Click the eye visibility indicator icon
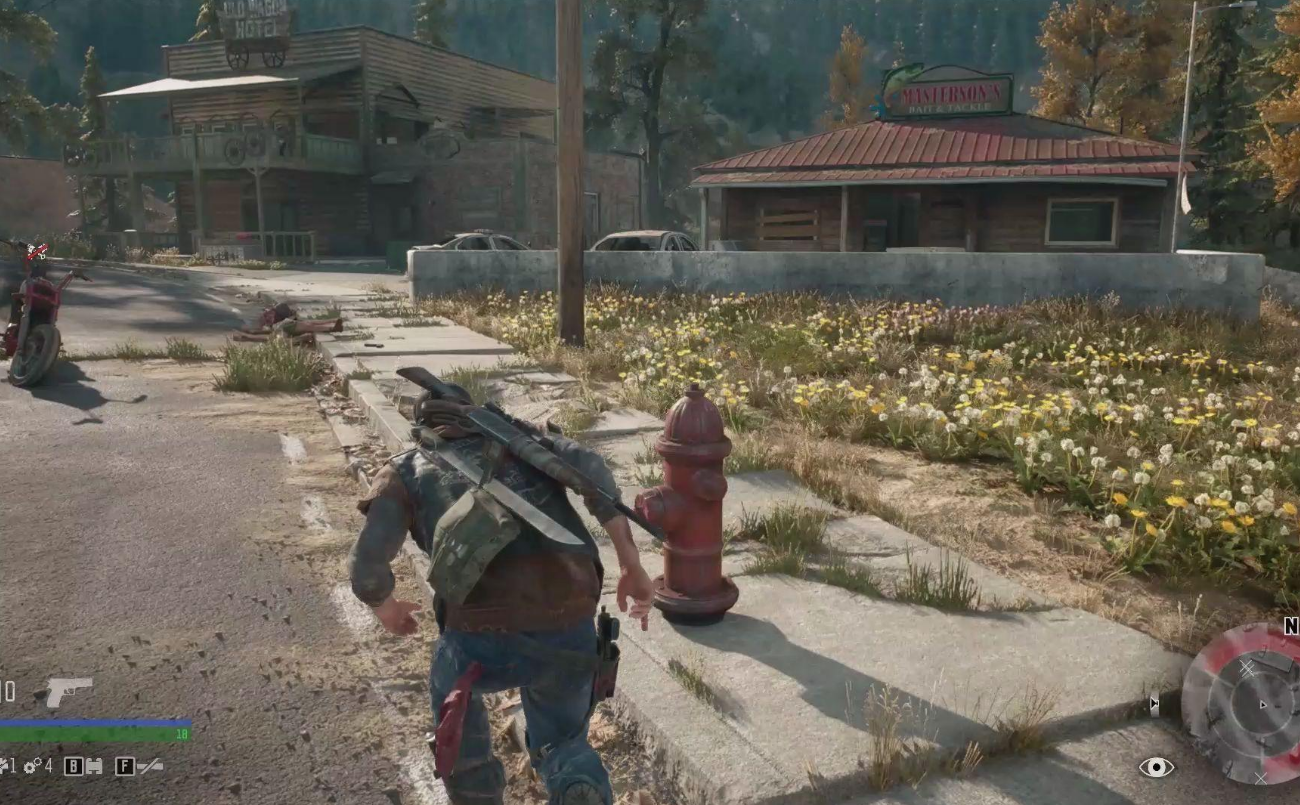Viewport: 1300px width, 805px height. pos(1156,767)
